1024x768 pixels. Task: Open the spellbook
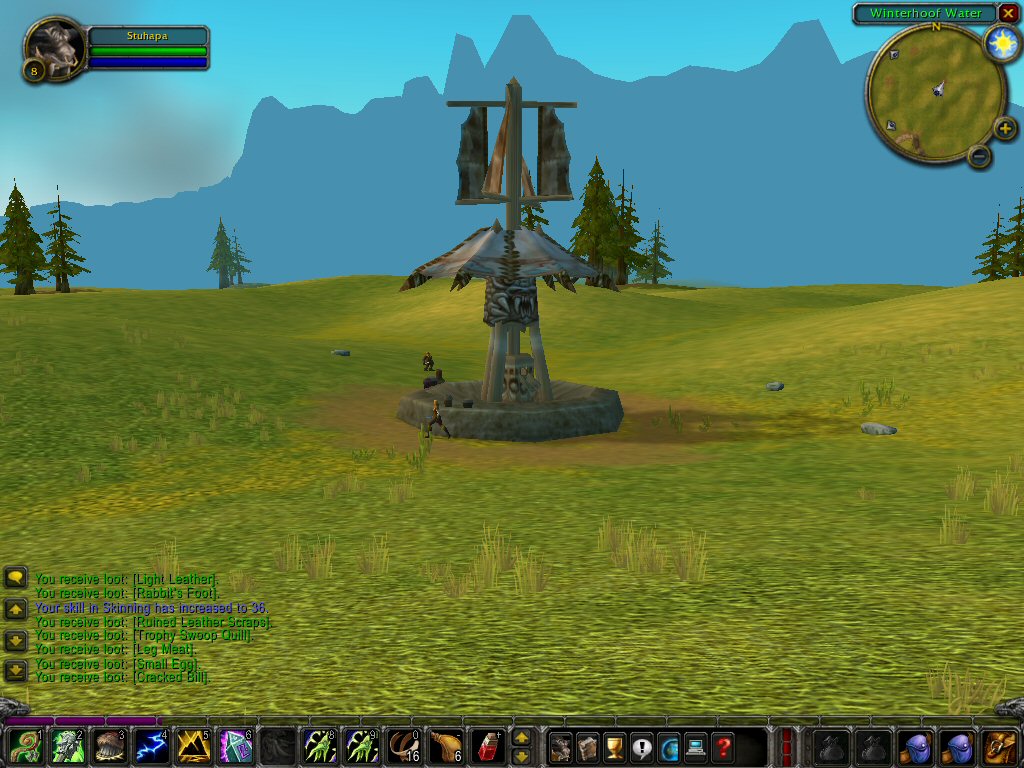(588, 747)
